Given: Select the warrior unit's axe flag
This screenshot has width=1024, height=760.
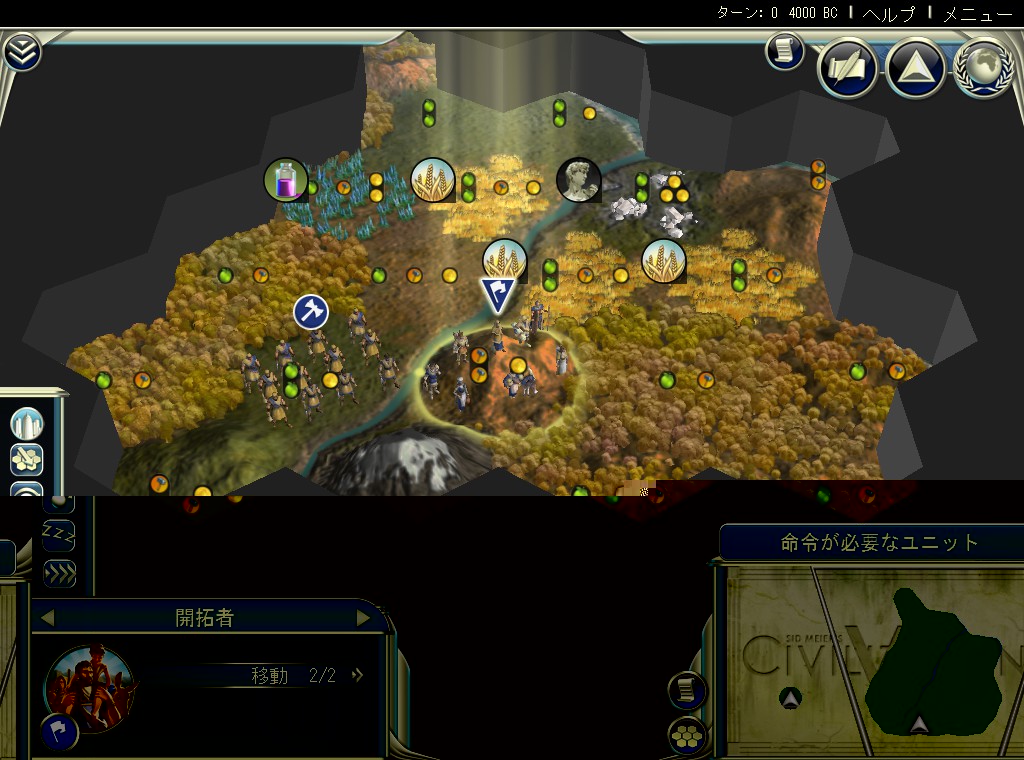Looking at the screenshot, I should (x=311, y=311).
